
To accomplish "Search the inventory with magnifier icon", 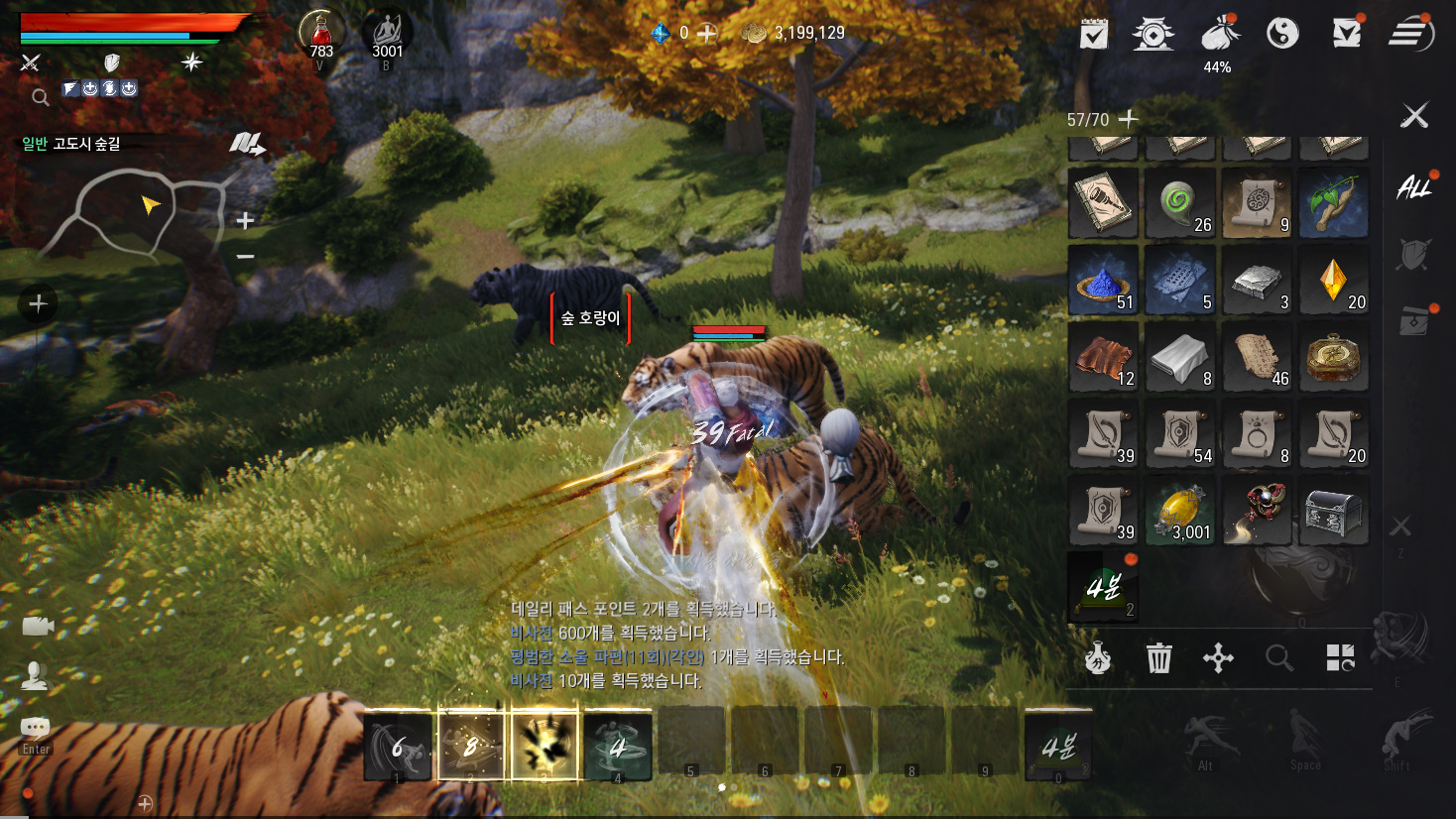I will point(1278,657).
